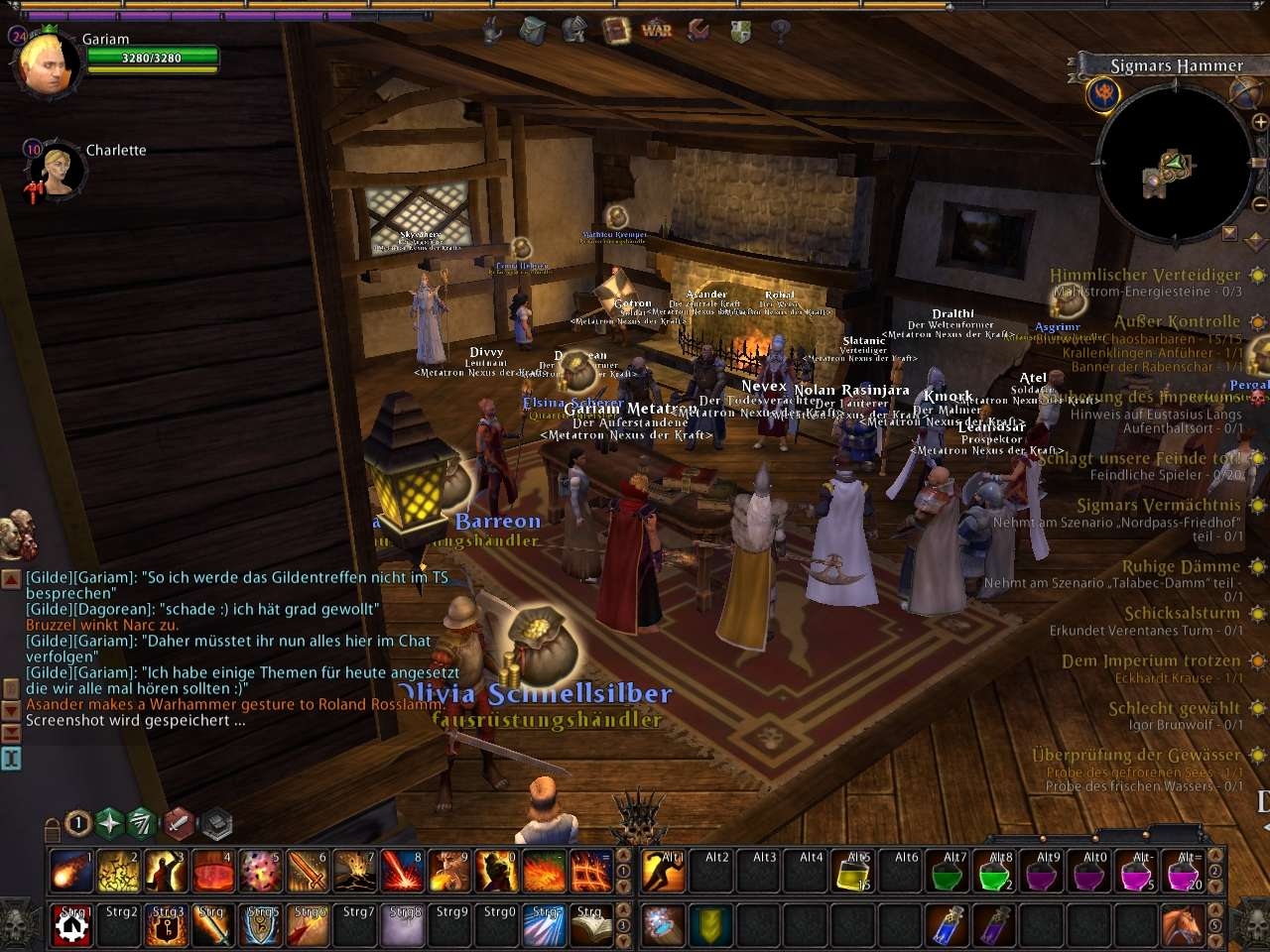Open the character helmet icon
This screenshot has height=952, width=1270.
pos(574,31)
